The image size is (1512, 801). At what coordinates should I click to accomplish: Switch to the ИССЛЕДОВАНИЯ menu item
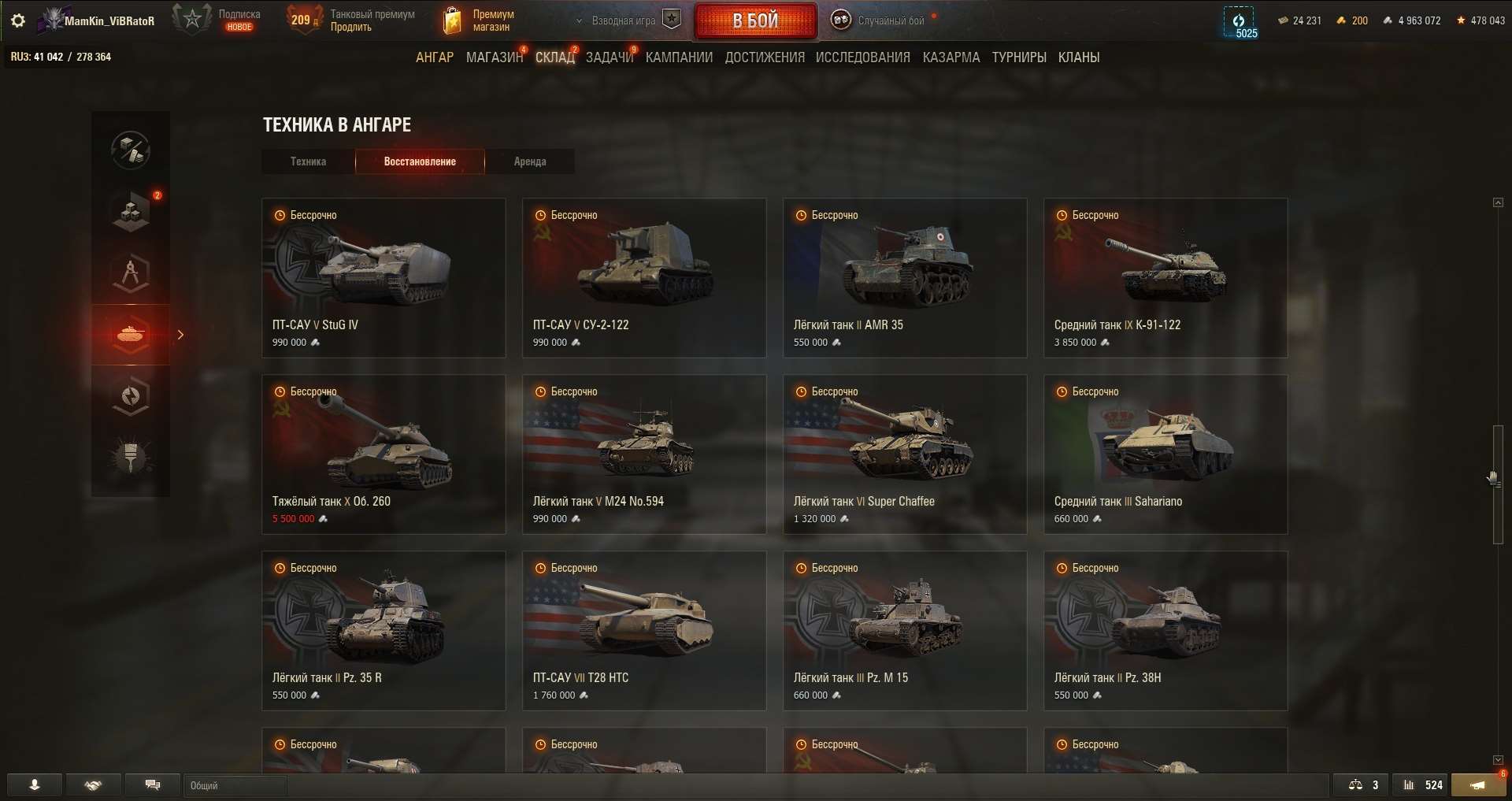coord(862,57)
